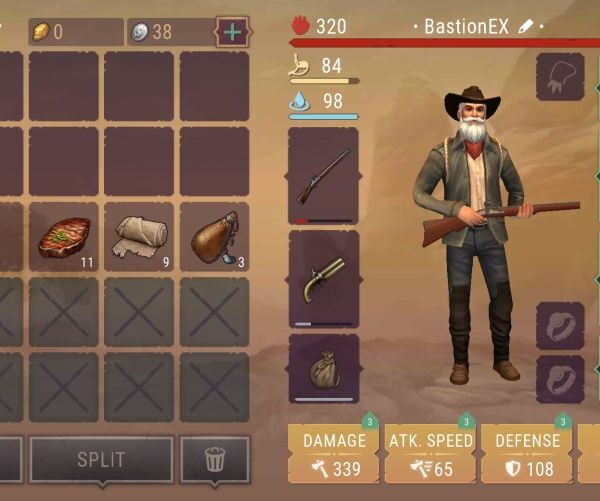Select the equipped sack bag slot

[x=323, y=368]
